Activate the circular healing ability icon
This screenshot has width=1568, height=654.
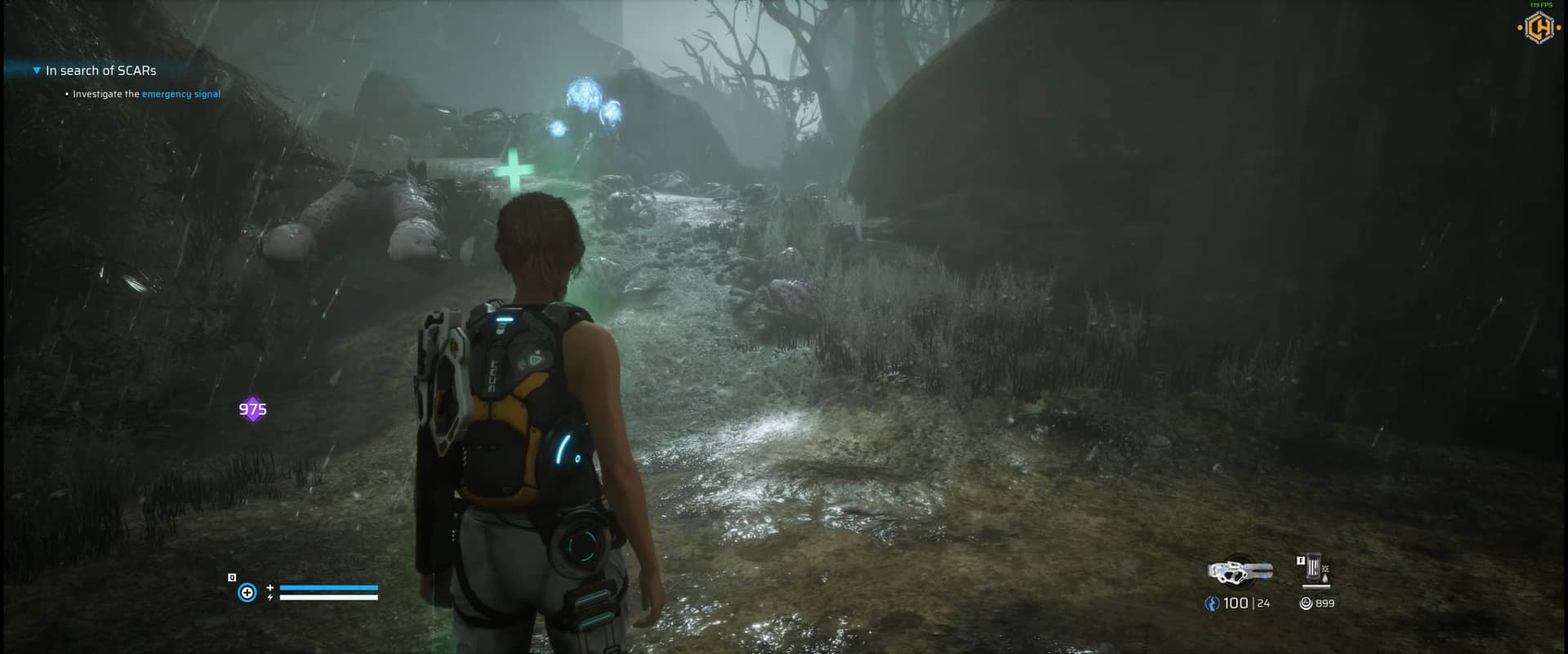click(x=247, y=593)
